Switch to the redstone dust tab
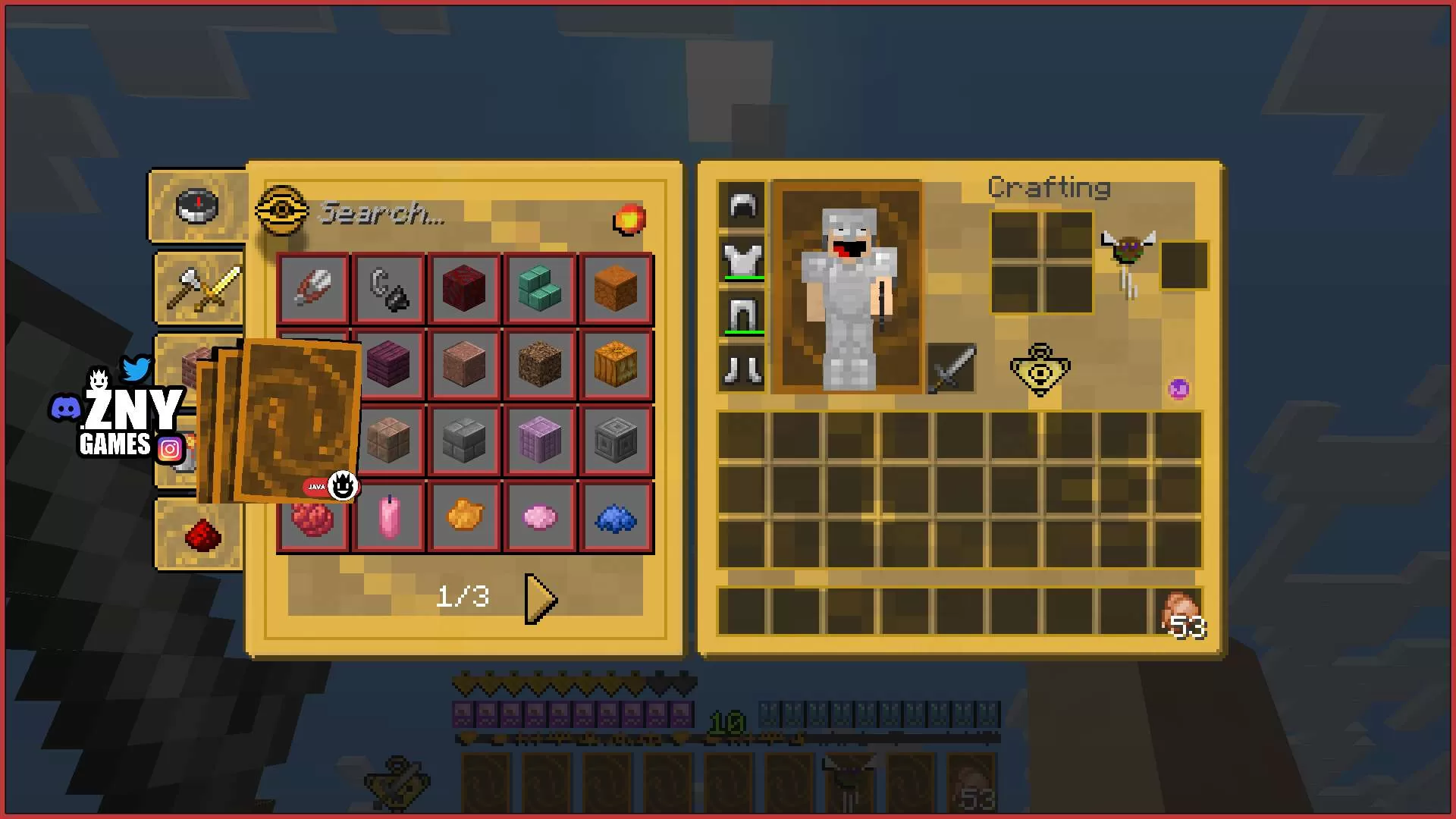This screenshot has height=819, width=1456. tap(202, 535)
